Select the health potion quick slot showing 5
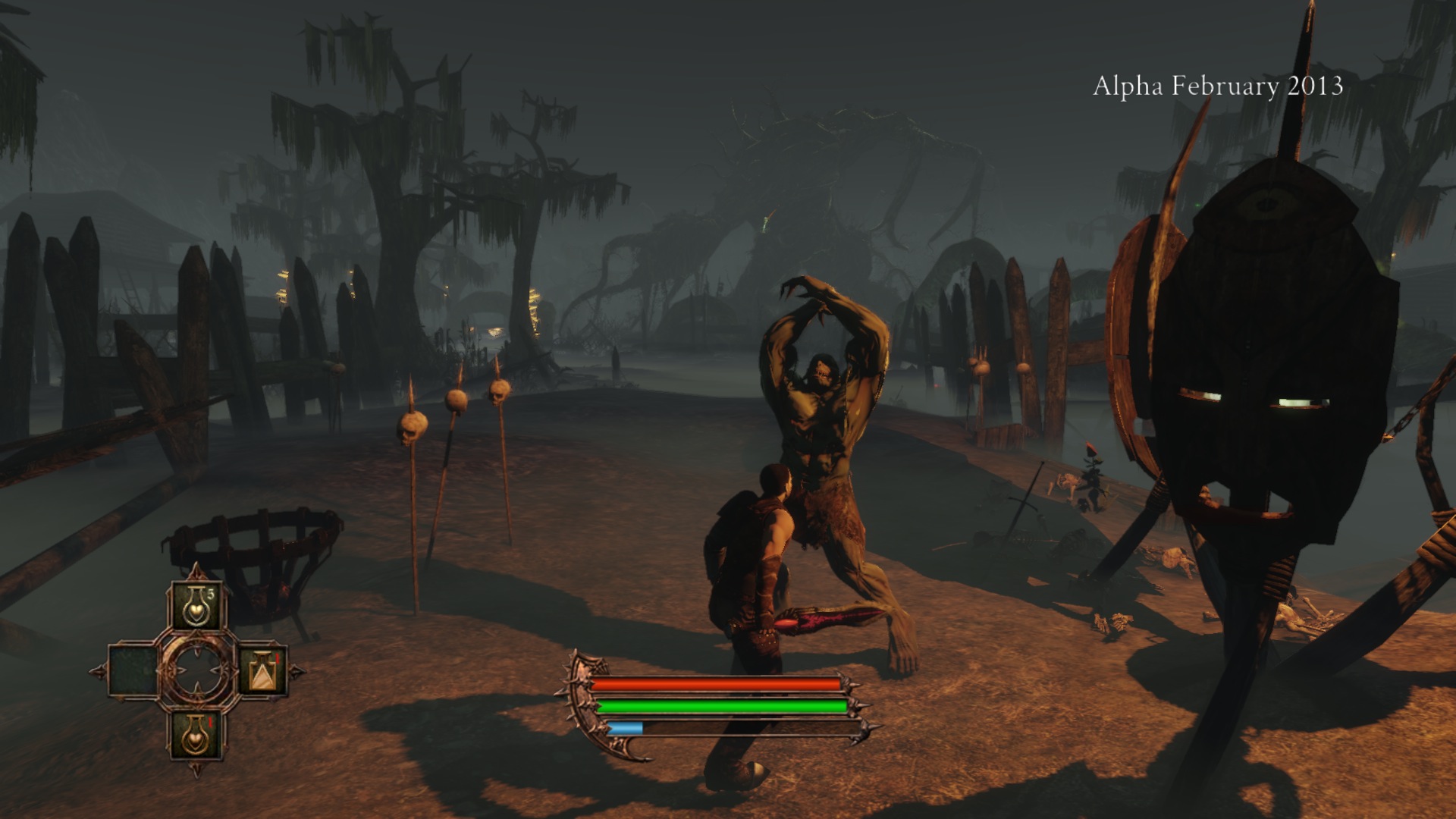The width and height of the screenshot is (1456, 819). pos(196,606)
